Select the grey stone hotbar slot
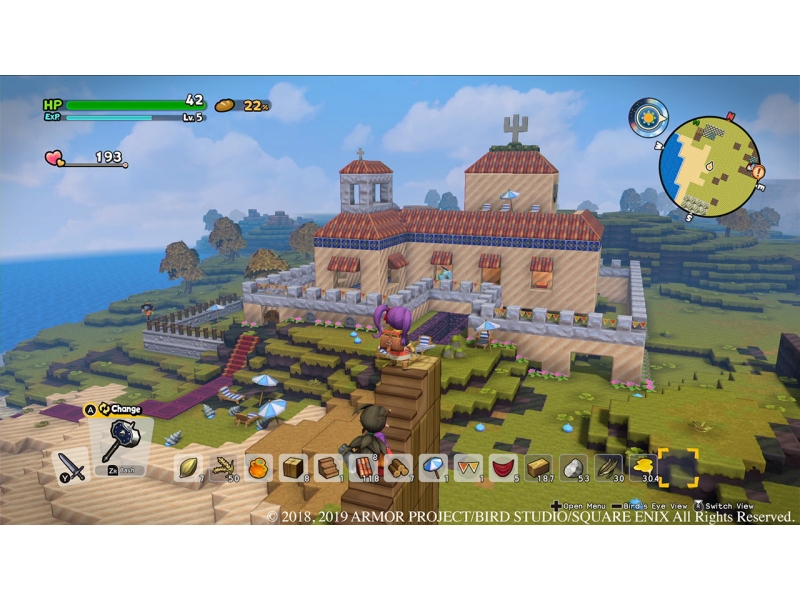Screen dimensions: 800x600 573,467
